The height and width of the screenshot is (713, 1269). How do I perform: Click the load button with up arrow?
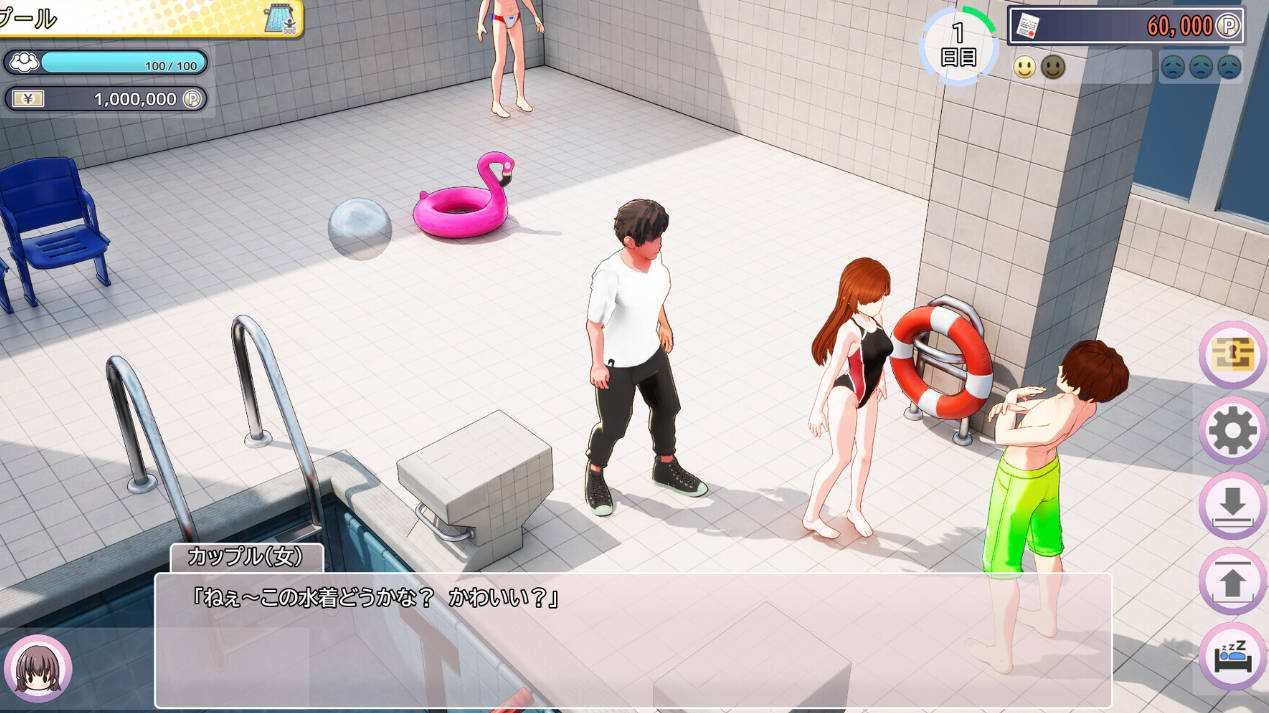click(x=1233, y=581)
